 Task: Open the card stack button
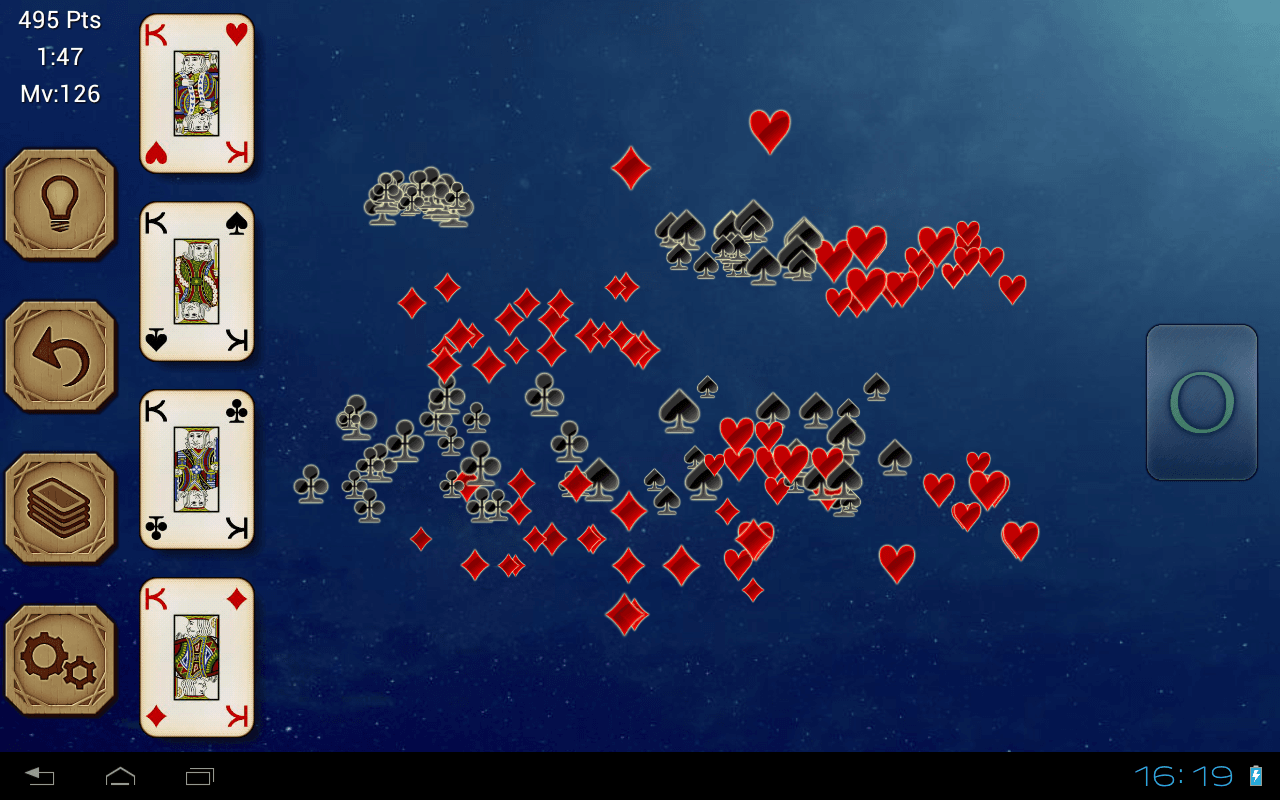(x=60, y=508)
